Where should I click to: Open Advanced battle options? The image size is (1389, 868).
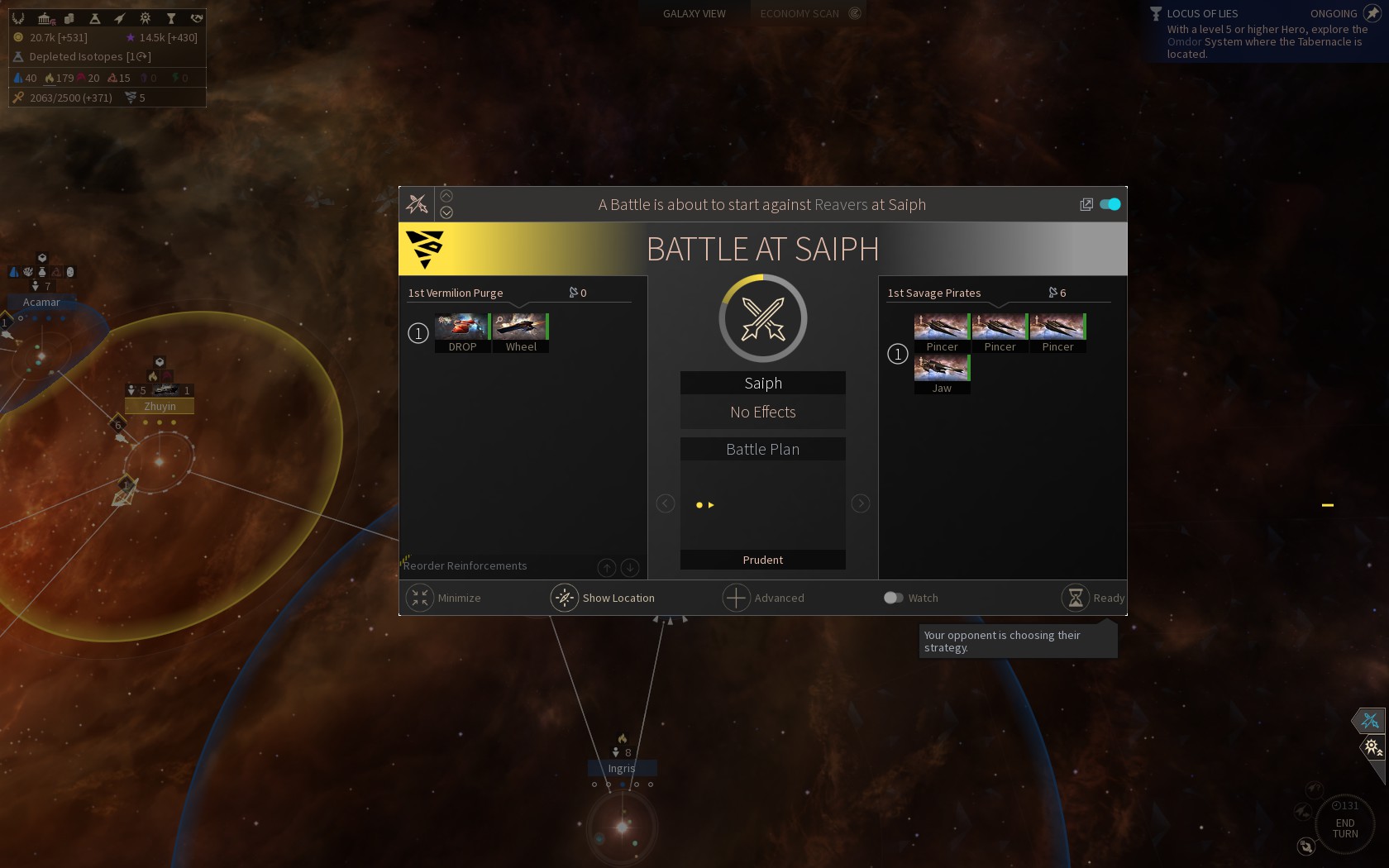(736, 598)
